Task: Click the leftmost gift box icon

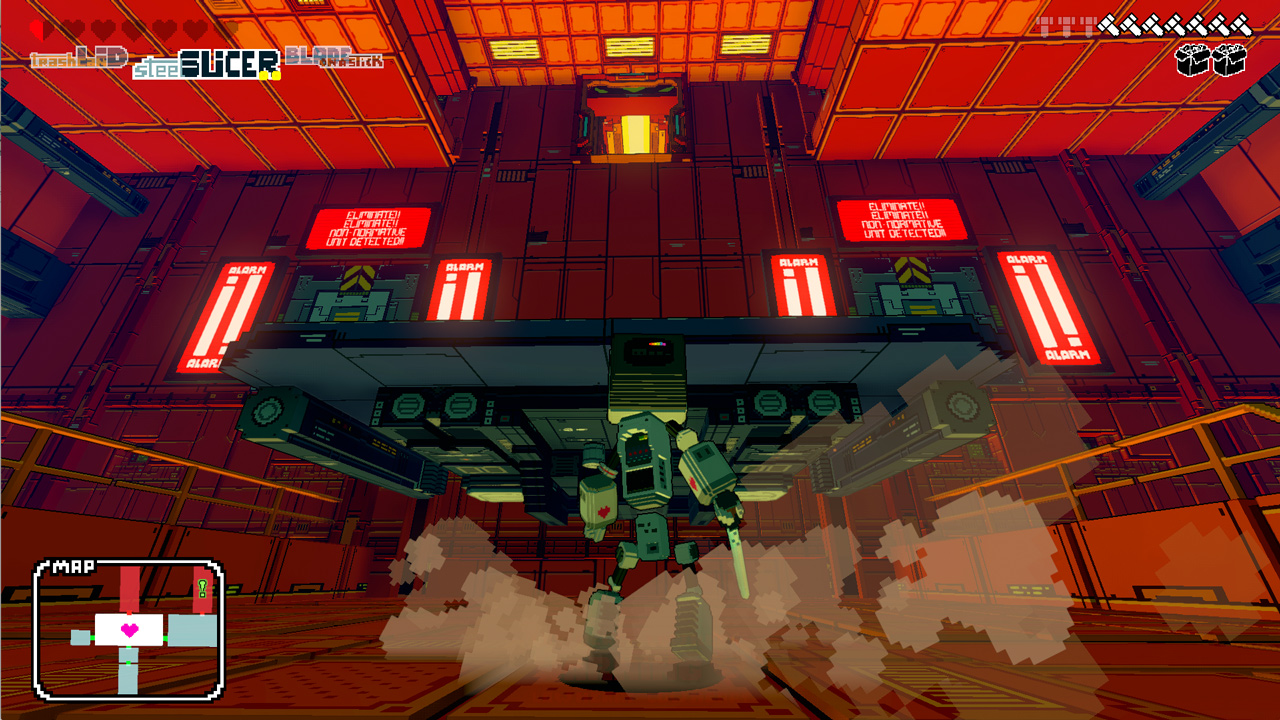Action: click(x=1192, y=60)
